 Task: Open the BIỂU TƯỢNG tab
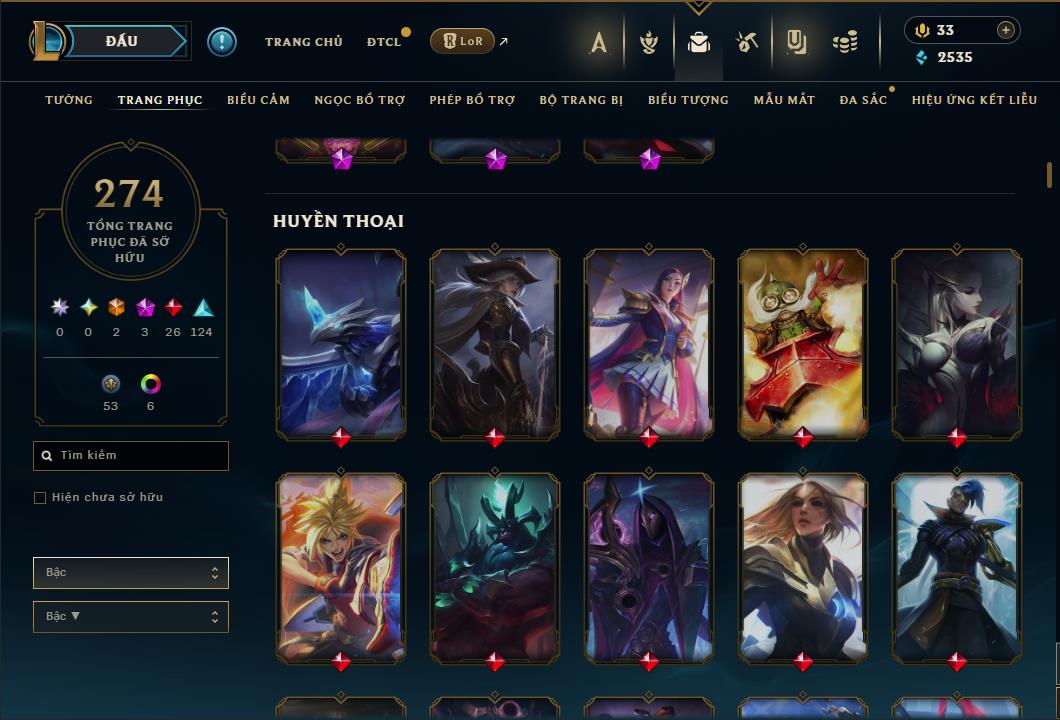688,100
